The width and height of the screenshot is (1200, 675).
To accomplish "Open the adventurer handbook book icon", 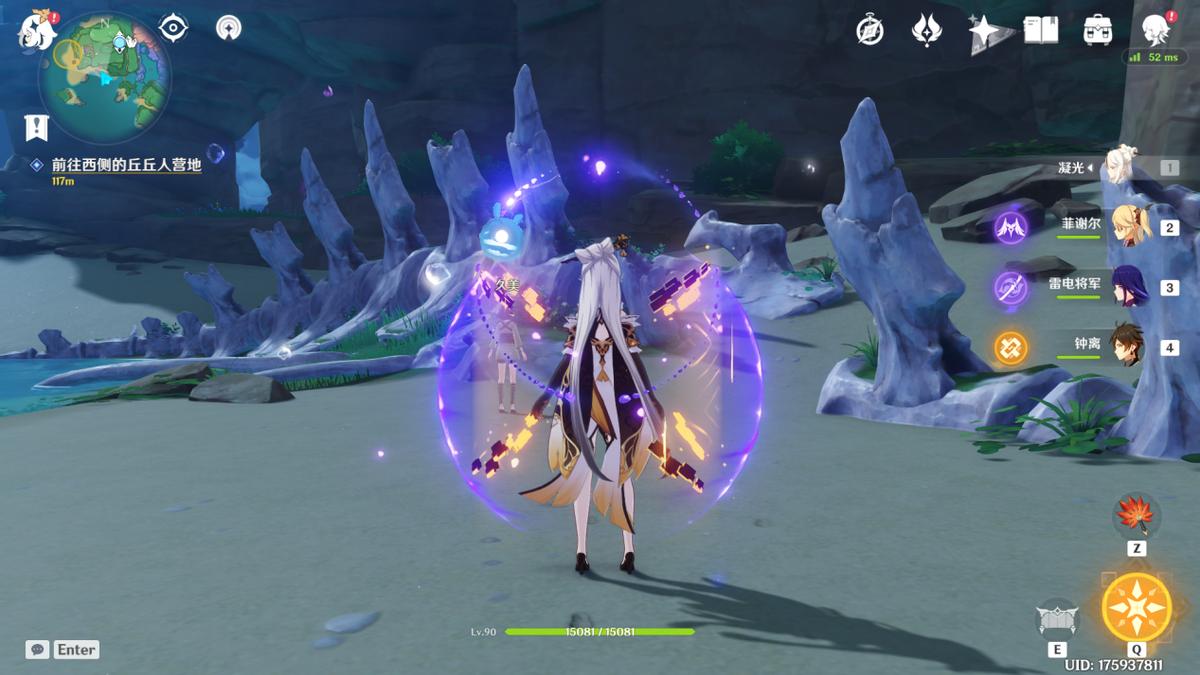I will pos(1041,31).
